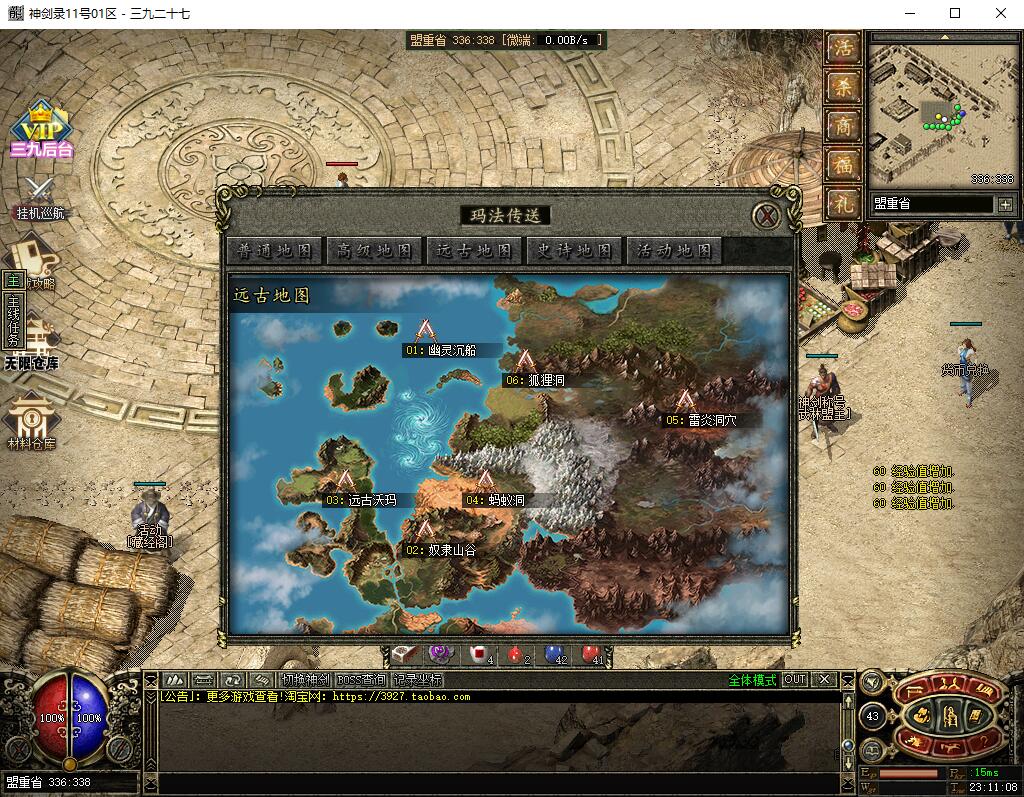Screen dimensions: 1024x797
Task: Expand the minimap with the plus button
Action: coord(1004,204)
